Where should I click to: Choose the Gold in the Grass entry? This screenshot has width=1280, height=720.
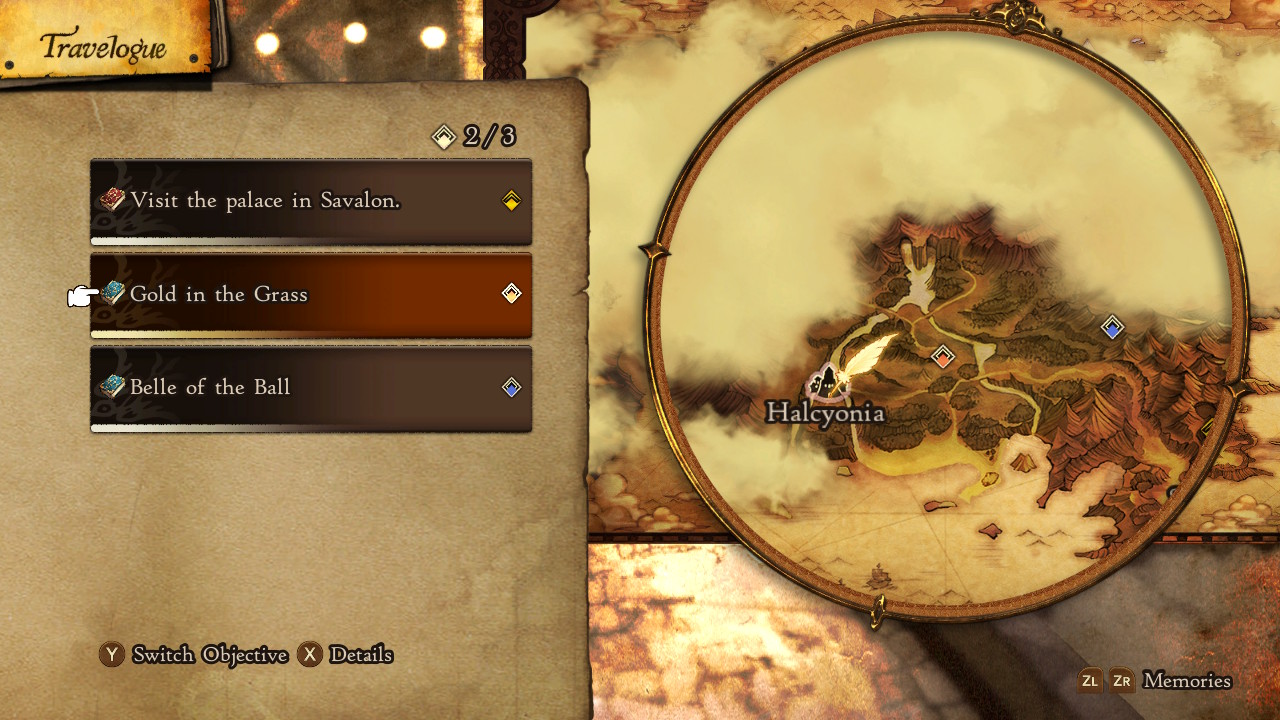pos(310,294)
